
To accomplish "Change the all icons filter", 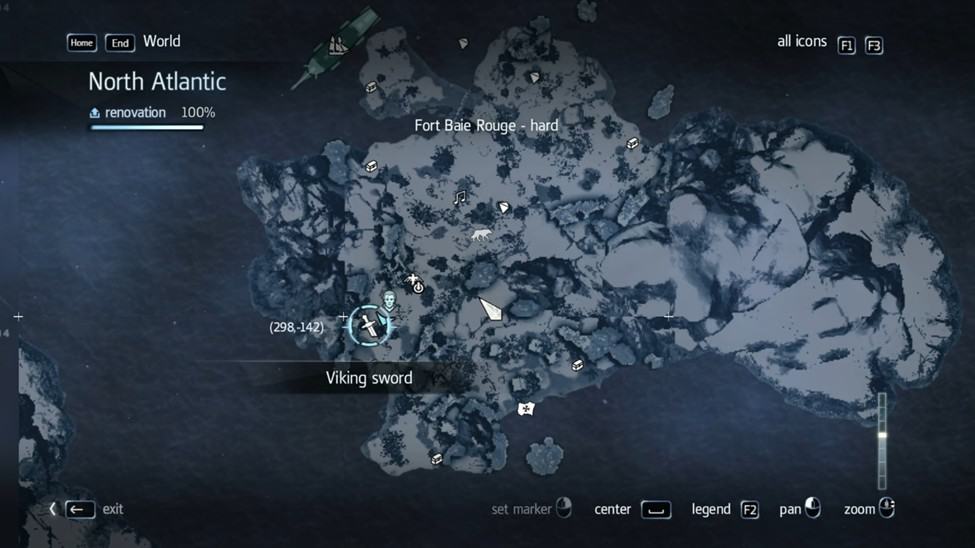I will (846, 45).
